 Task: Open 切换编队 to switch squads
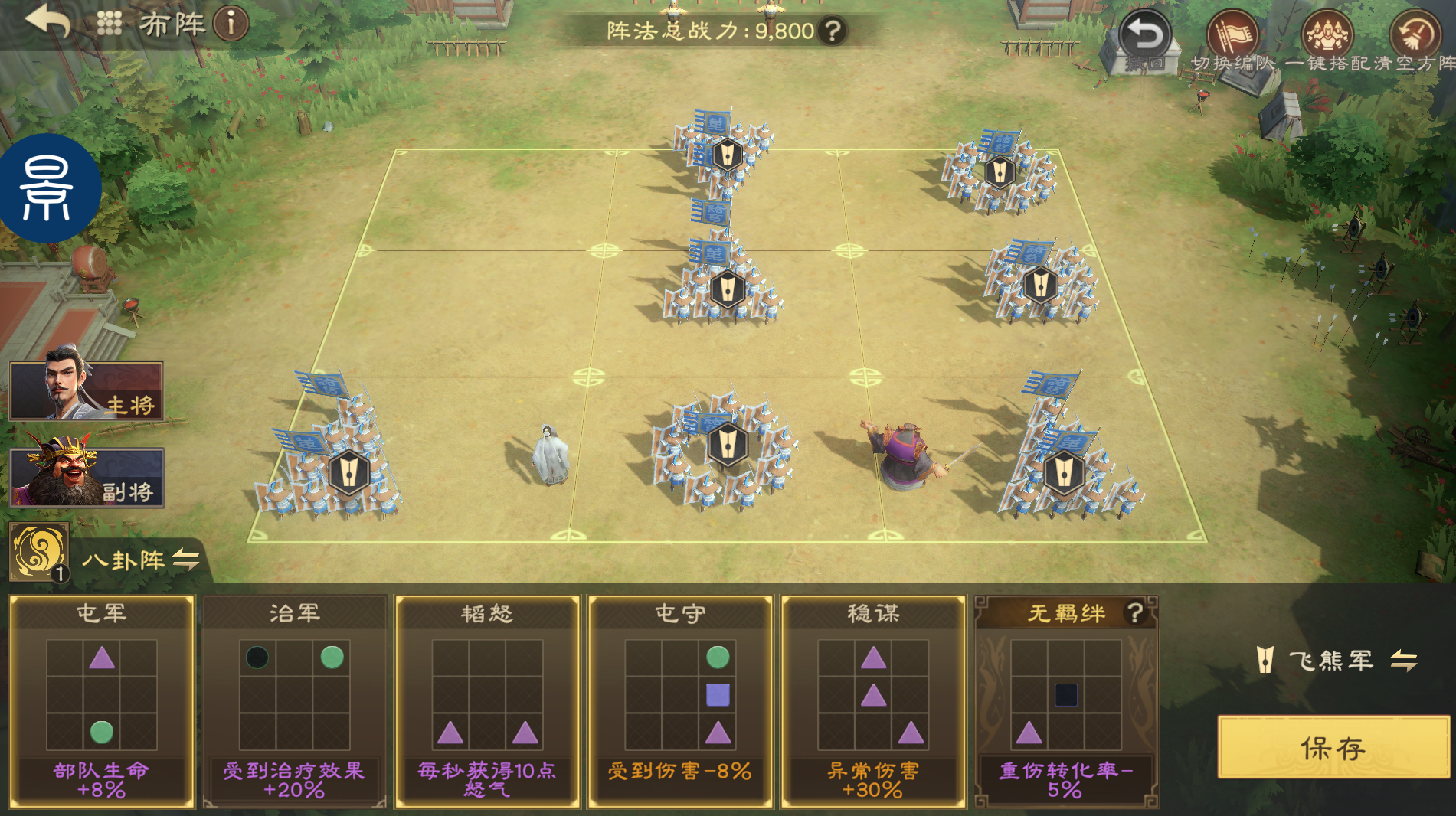[x=1232, y=38]
